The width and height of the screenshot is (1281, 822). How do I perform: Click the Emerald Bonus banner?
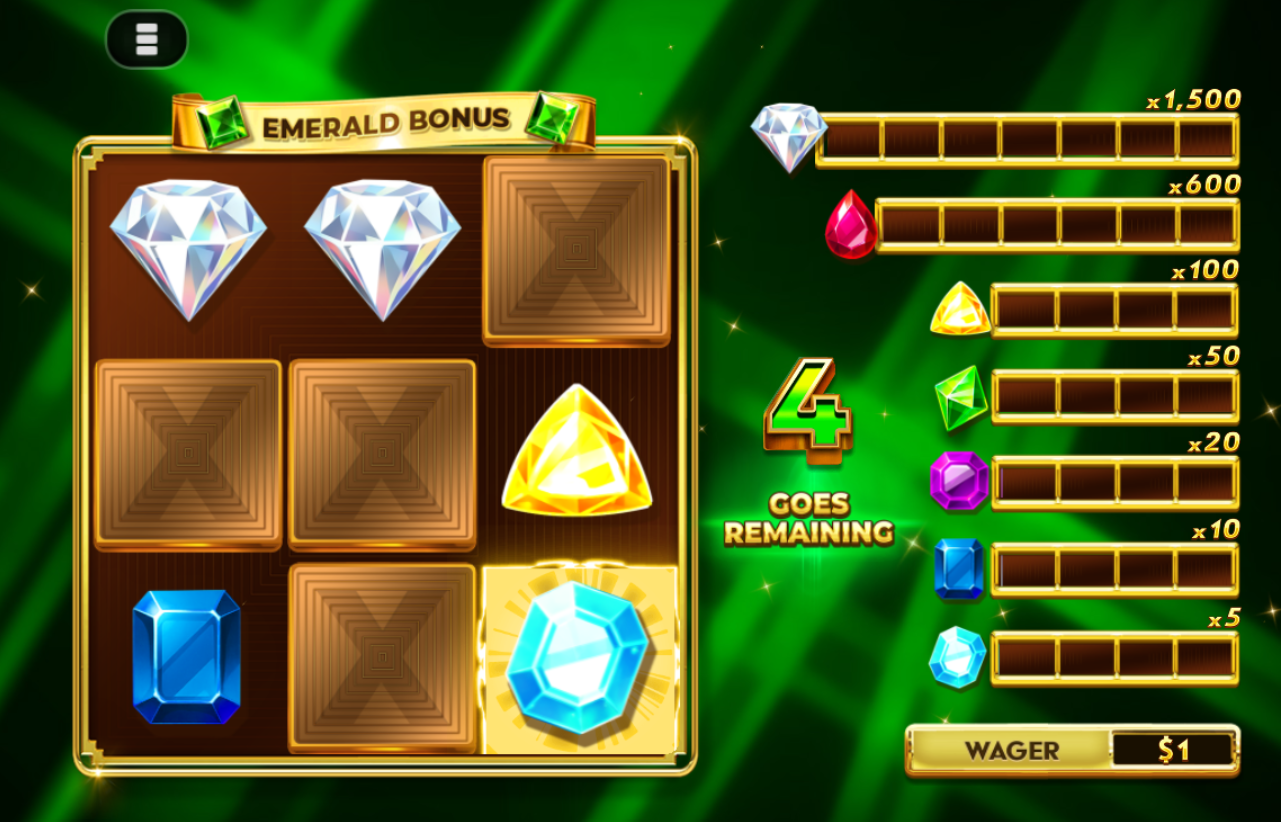(383, 117)
